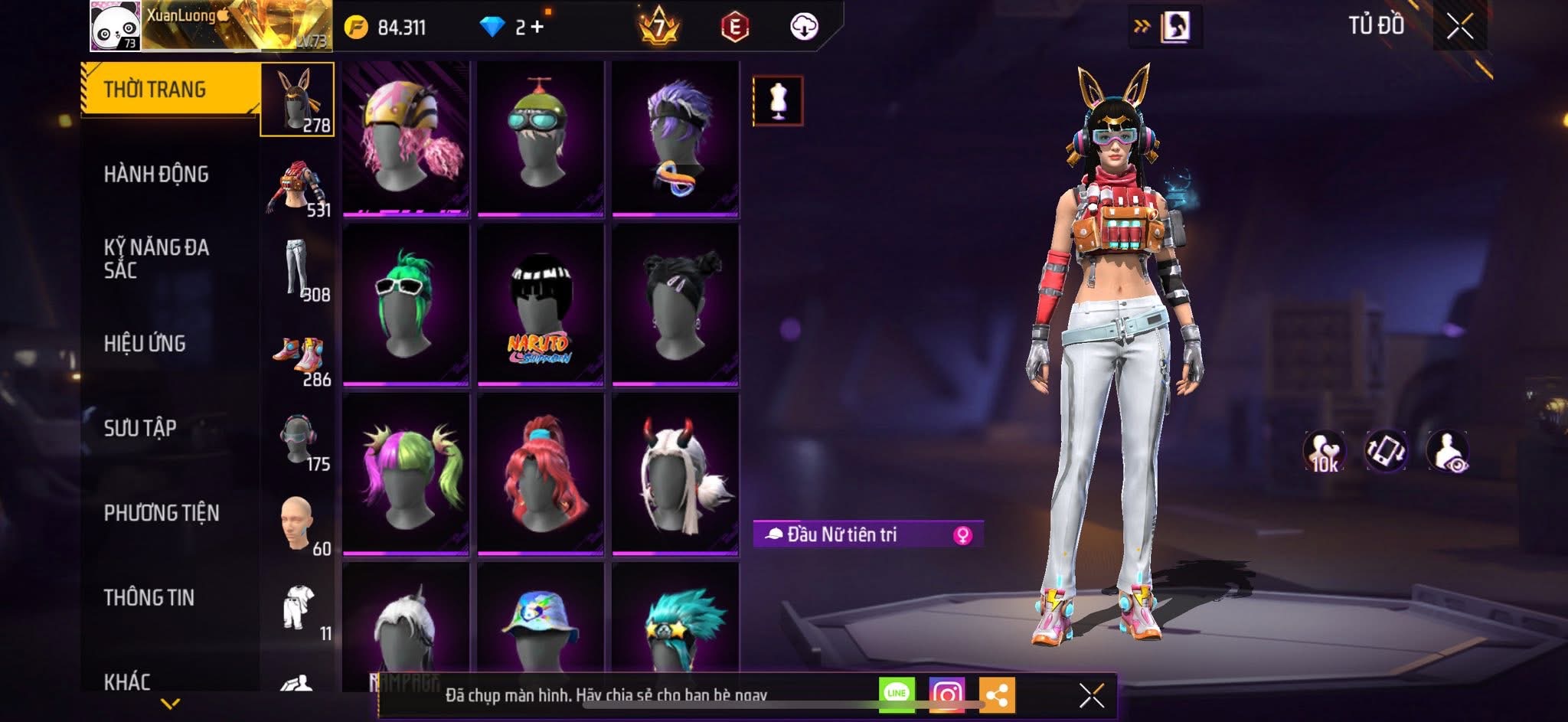The image size is (1568, 722).
Task: Open the THÔNG TIN section
Action: point(149,597)
